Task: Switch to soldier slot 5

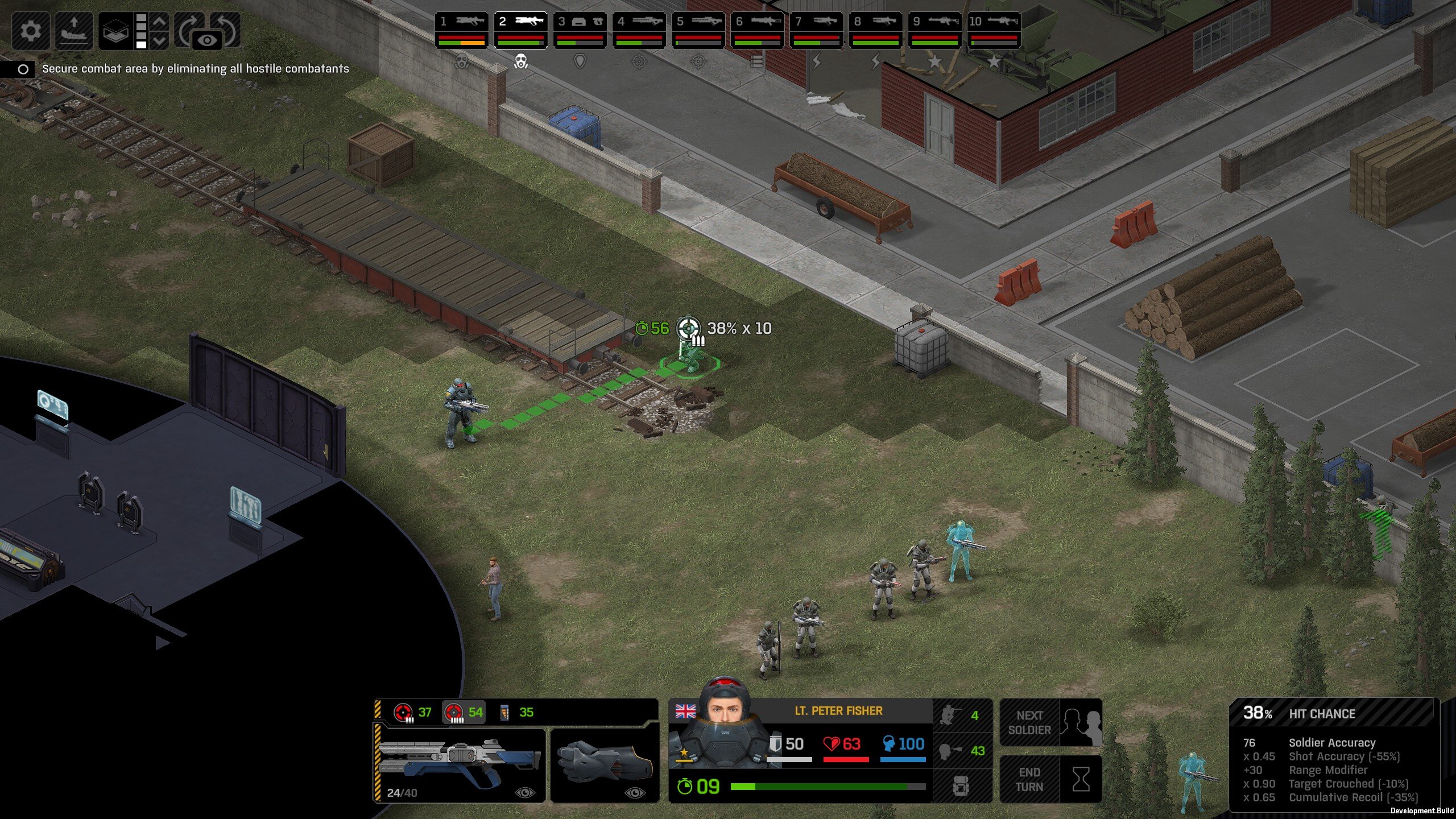Action: click(x=698, y=30)
